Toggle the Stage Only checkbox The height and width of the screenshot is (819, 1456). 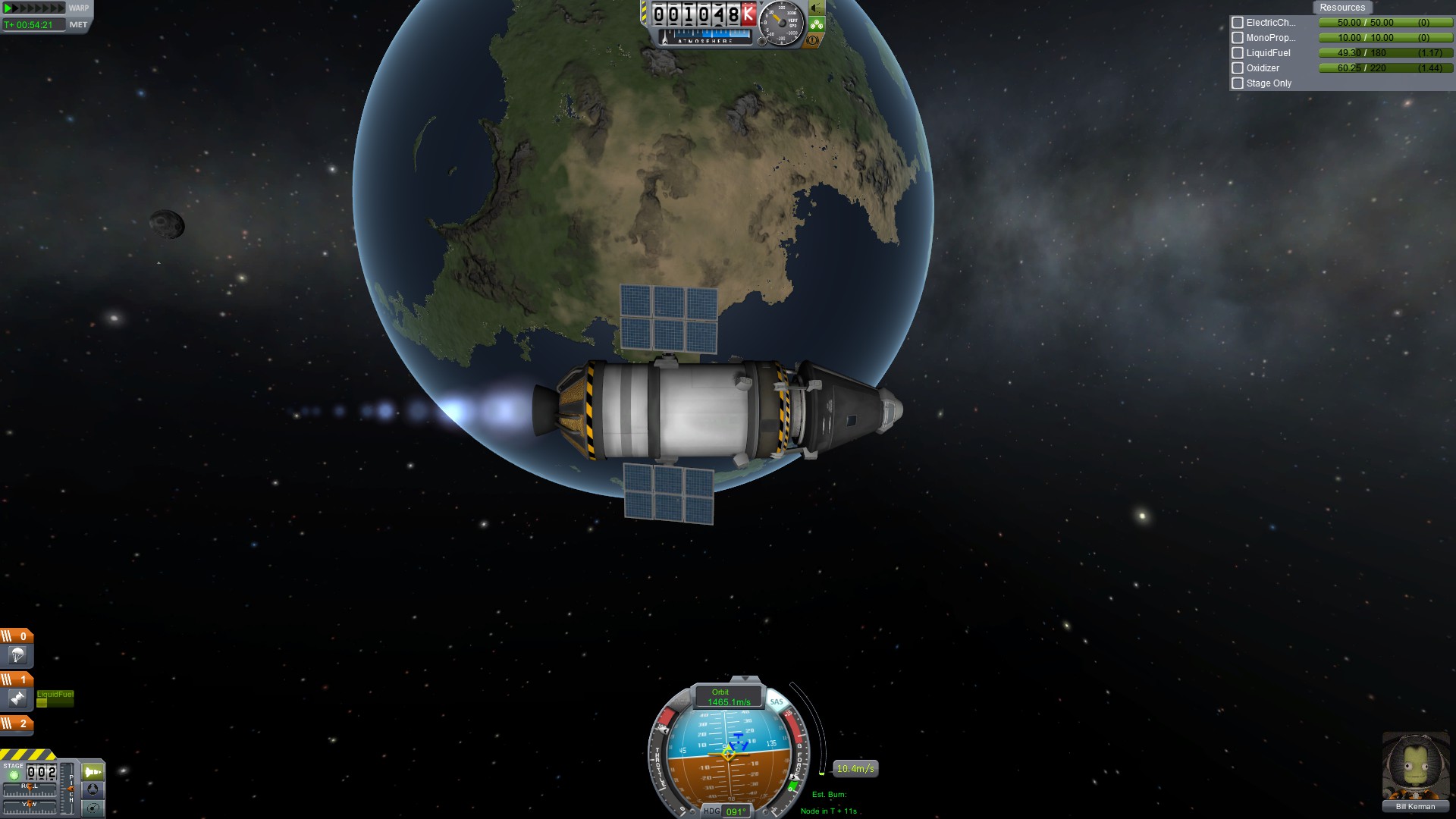coord(1238,83)
